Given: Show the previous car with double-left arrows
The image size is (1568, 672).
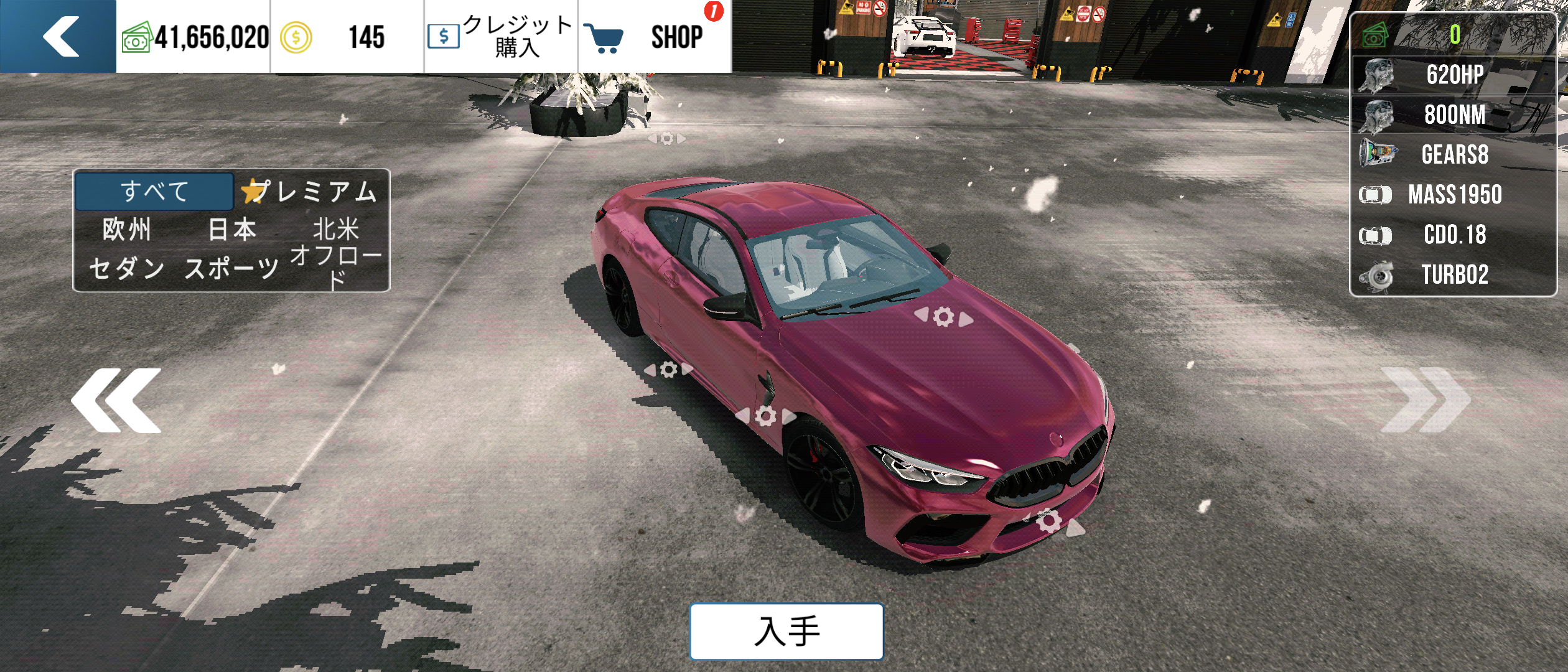Looking at the screenshot, I should 116,400.
